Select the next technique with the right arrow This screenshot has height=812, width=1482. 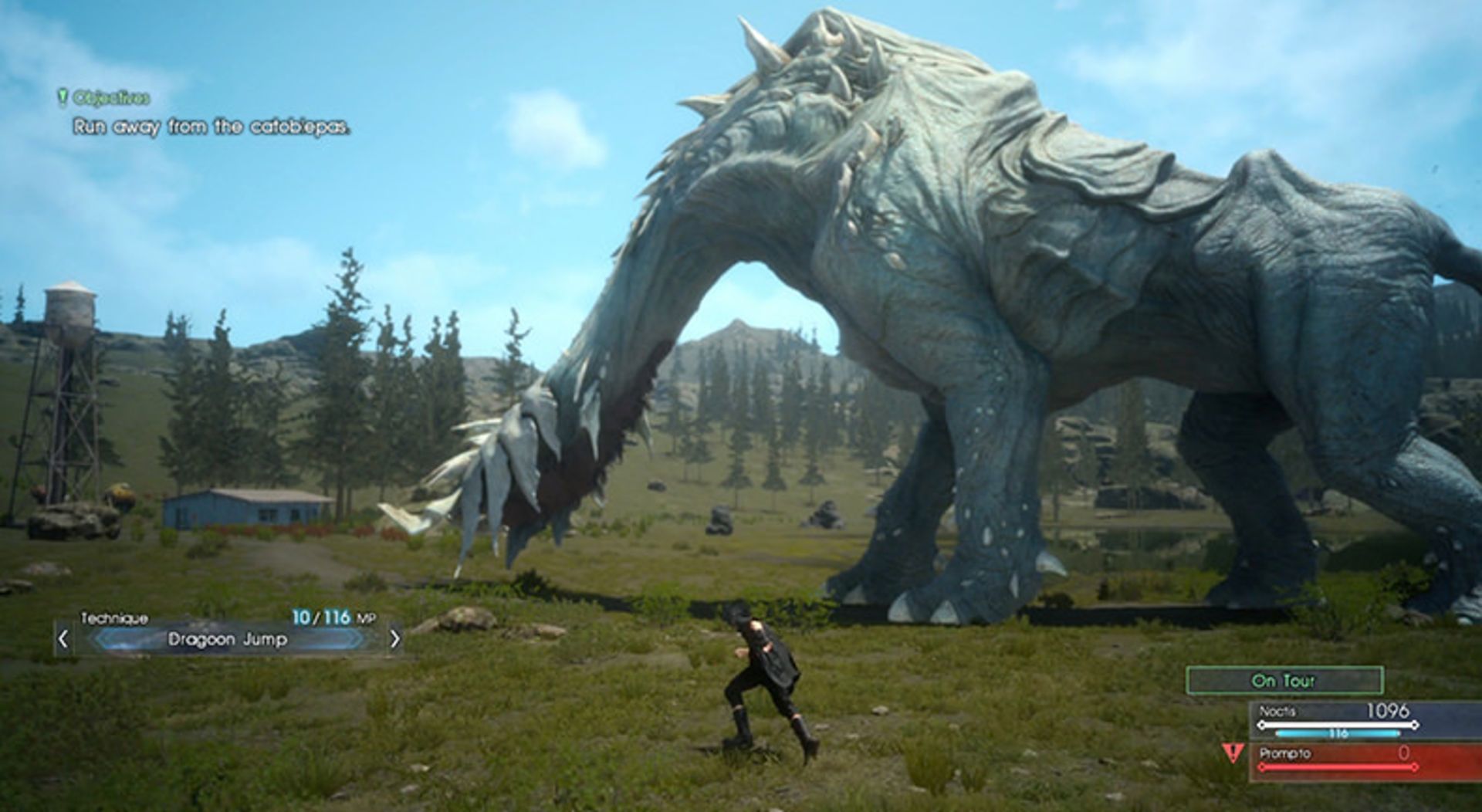(x=394, y=639)
